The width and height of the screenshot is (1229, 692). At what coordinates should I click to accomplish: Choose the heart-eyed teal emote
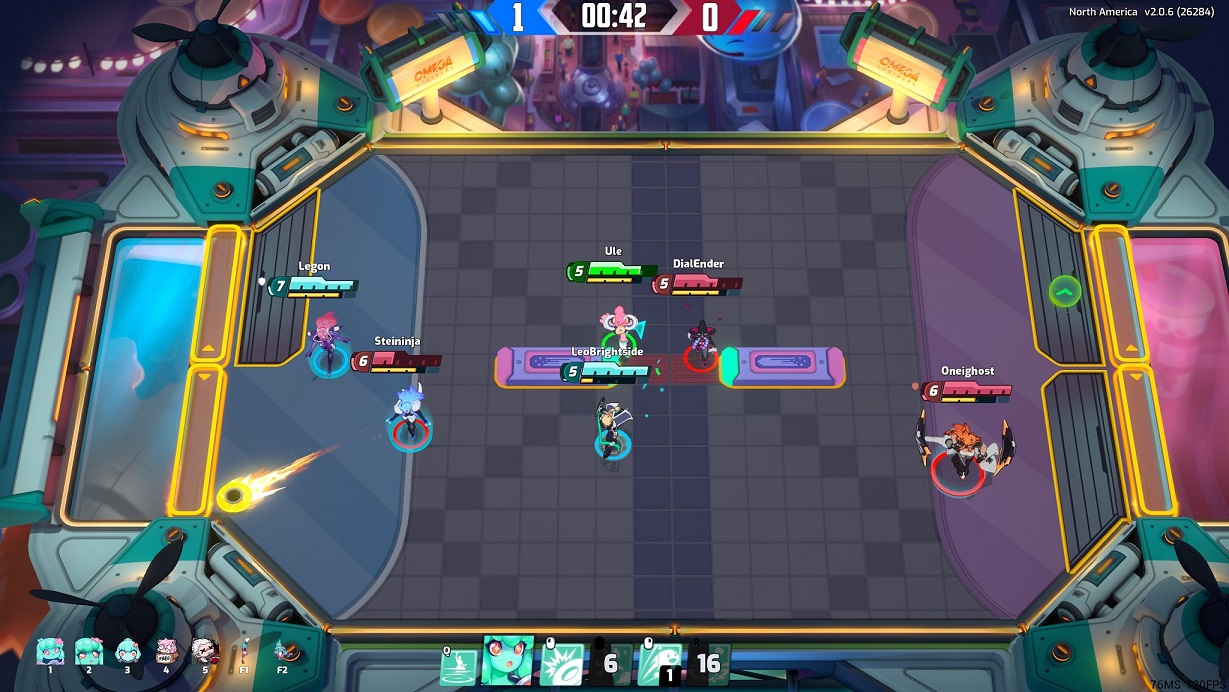pyautogui.click(x=88, y=651)
